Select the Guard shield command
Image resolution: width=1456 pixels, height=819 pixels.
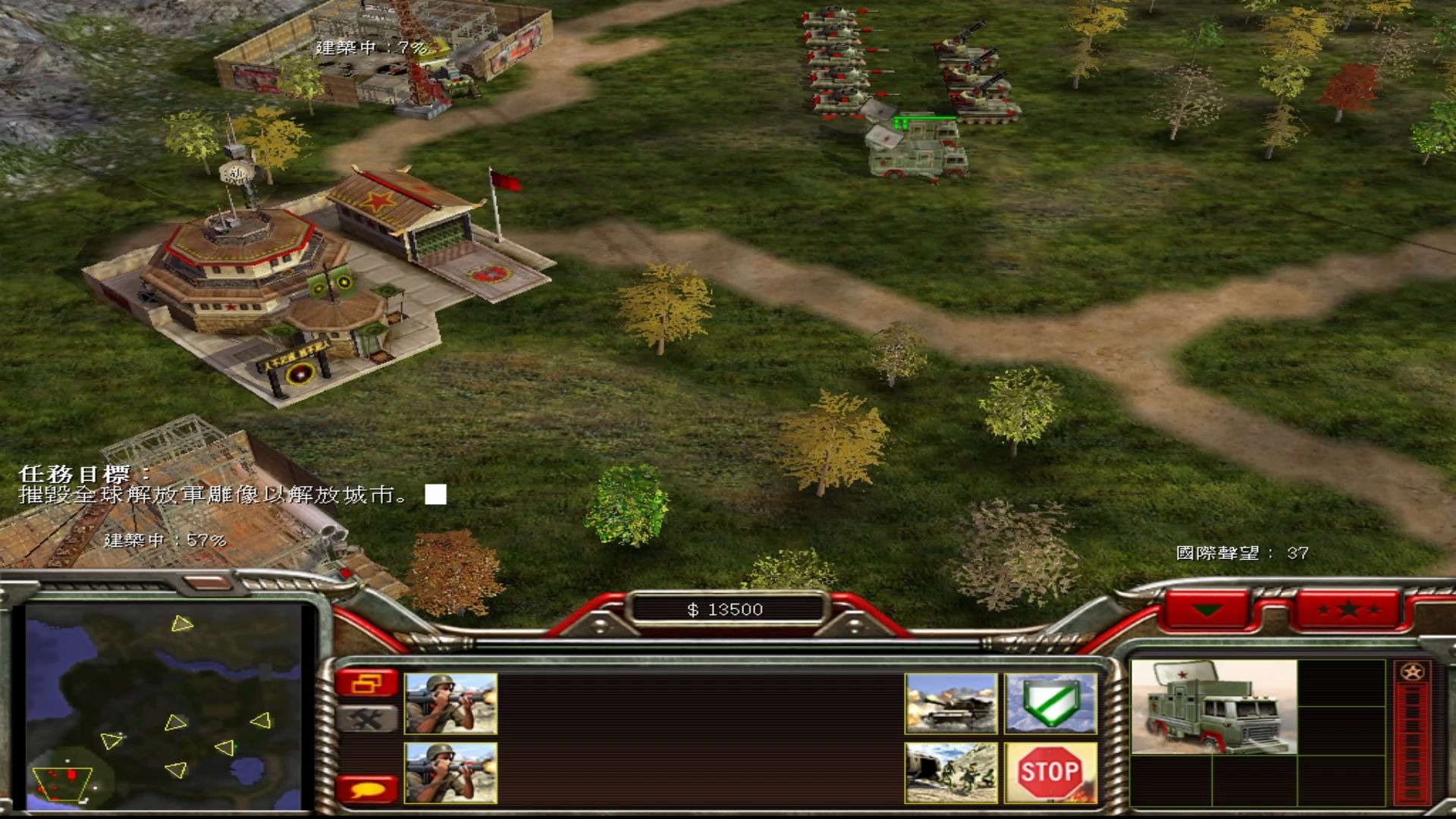1050,704
